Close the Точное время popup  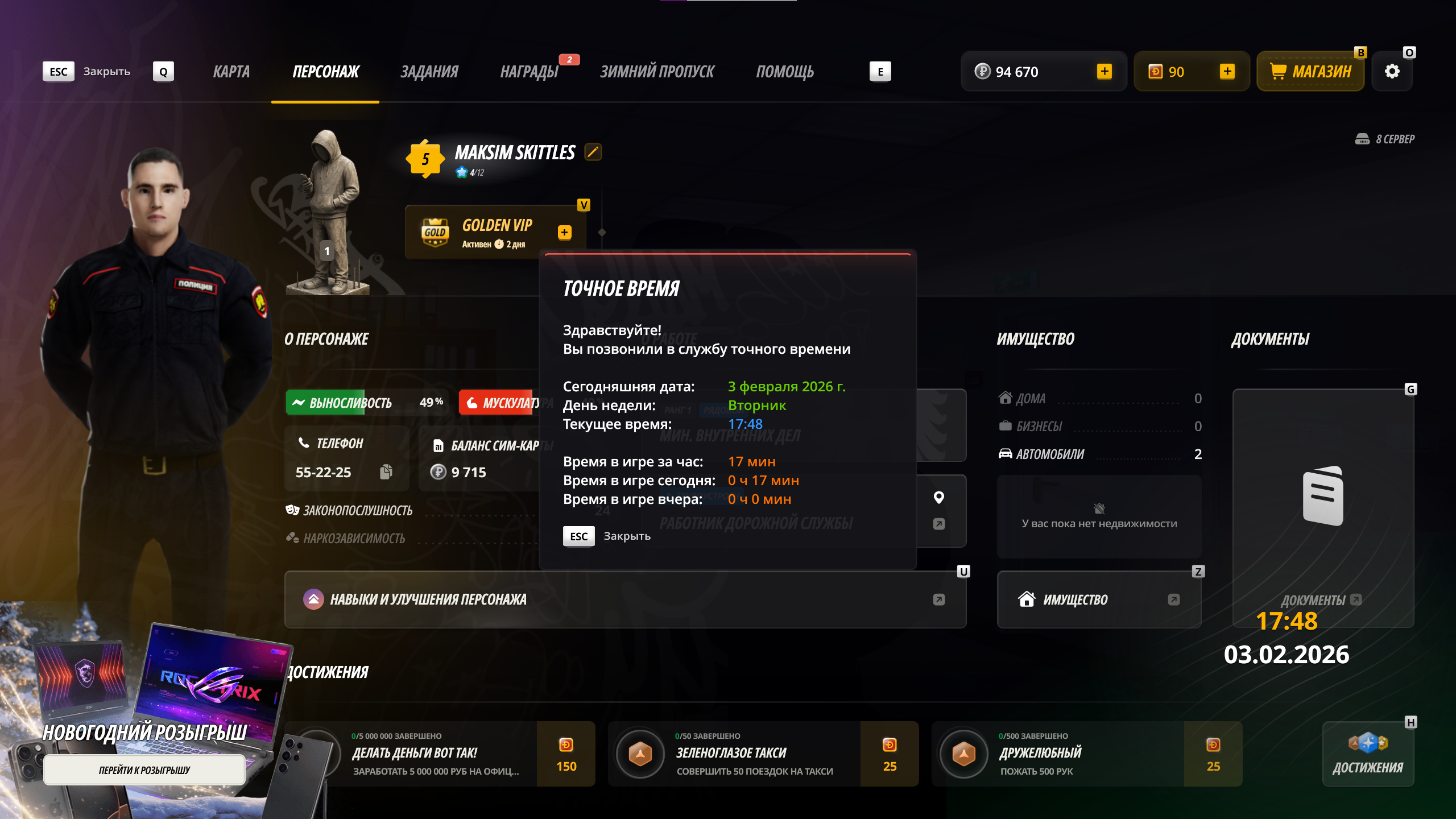tap(606, 536)
